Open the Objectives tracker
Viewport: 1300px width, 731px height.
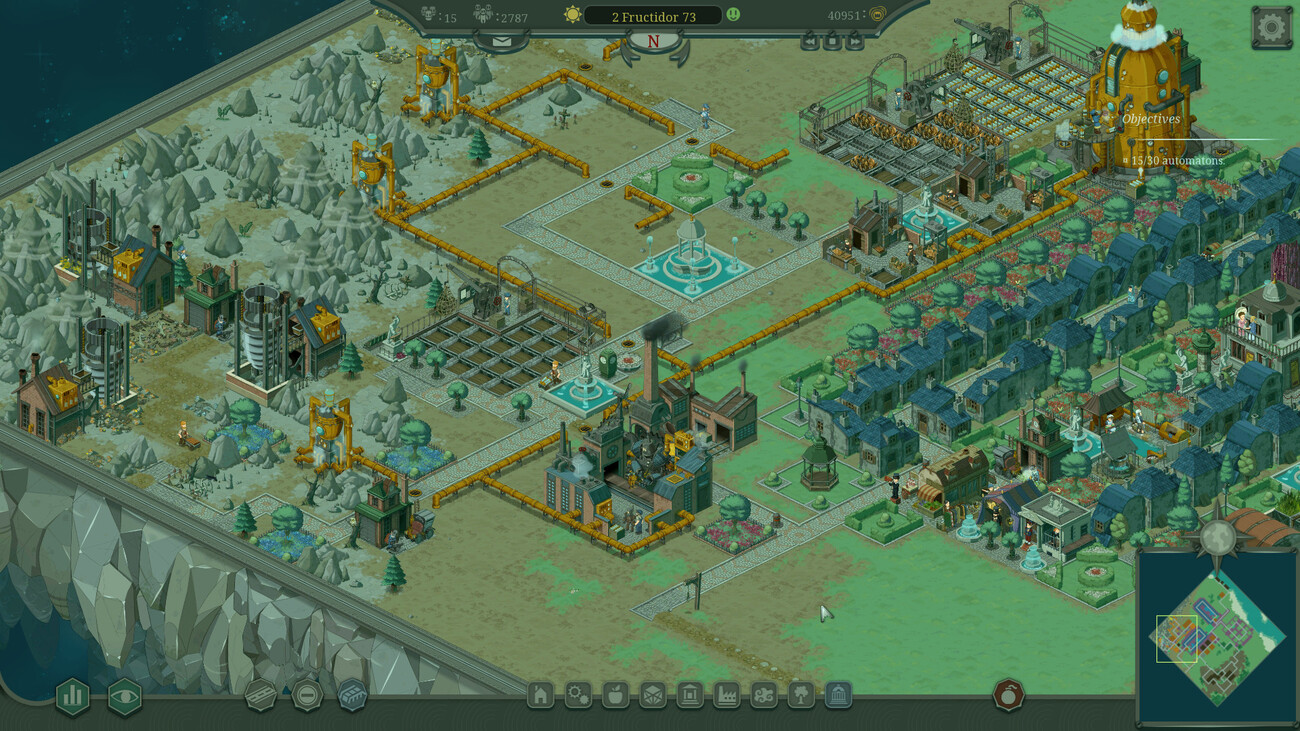click(x=1150, y=119)
